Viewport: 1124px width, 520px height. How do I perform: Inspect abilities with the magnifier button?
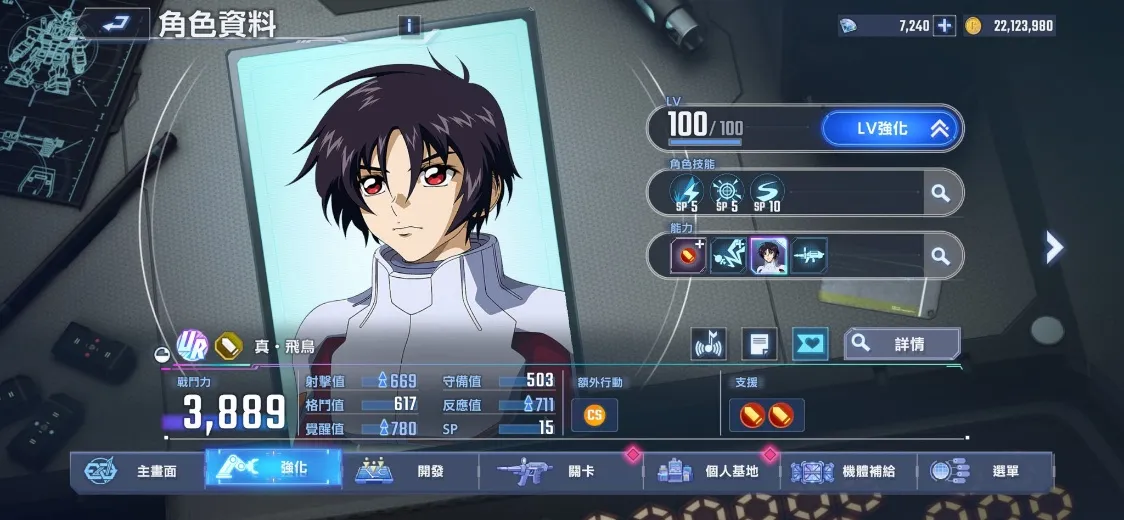click(x=940, y=256)
